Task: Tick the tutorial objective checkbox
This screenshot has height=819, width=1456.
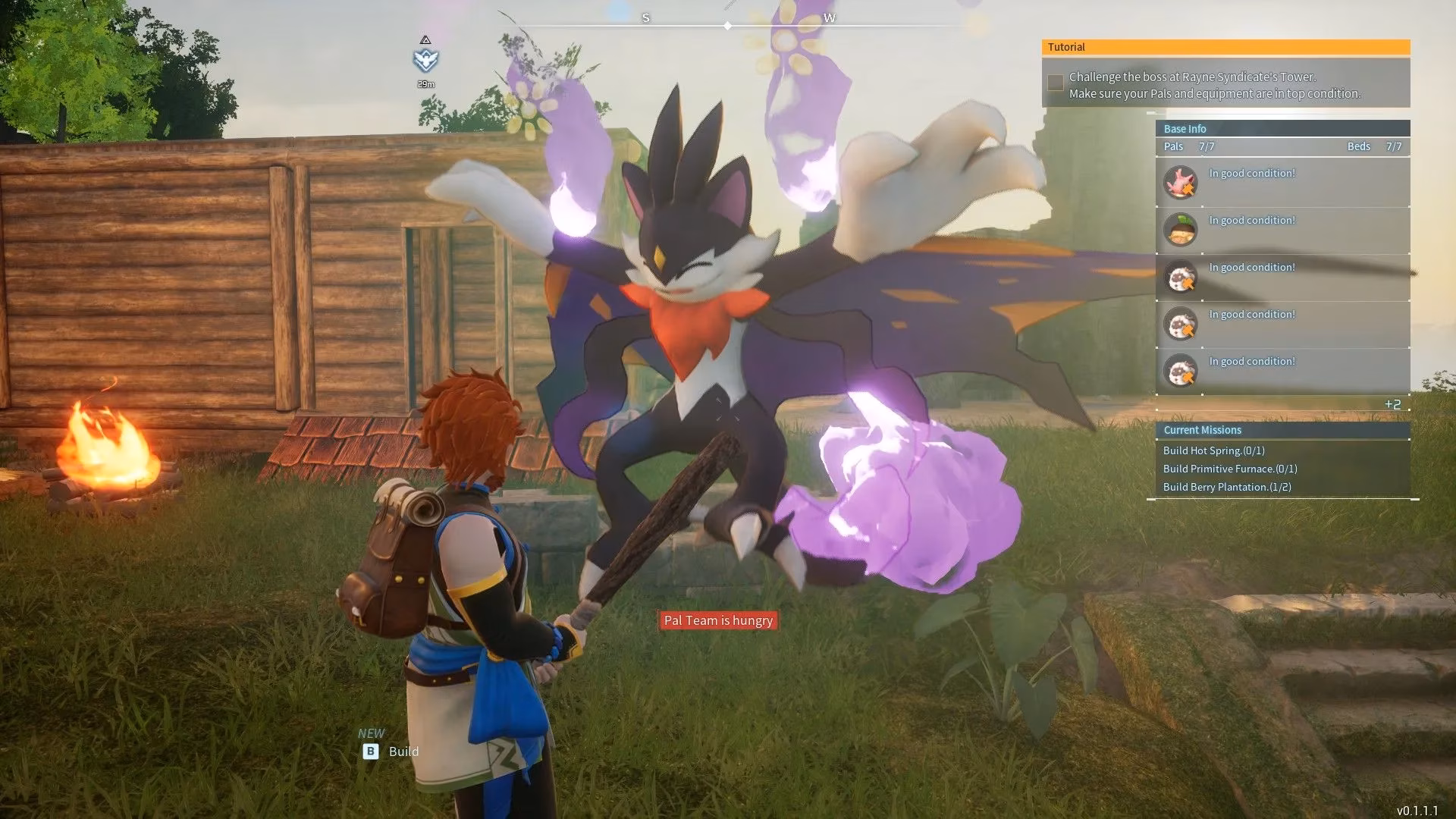Action: [x=1055, y=83]
